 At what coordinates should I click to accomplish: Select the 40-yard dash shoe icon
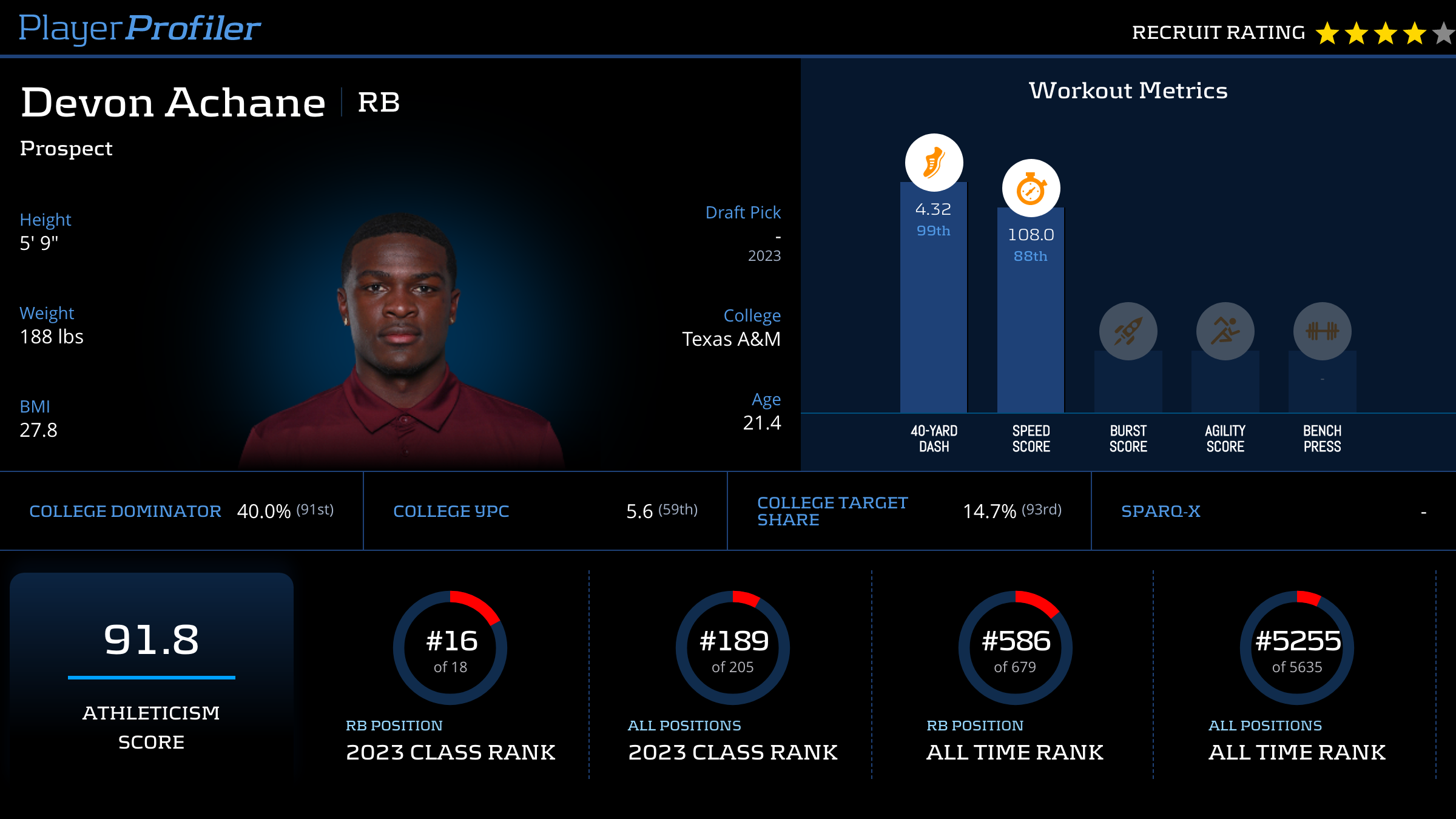tap(934, 163)
